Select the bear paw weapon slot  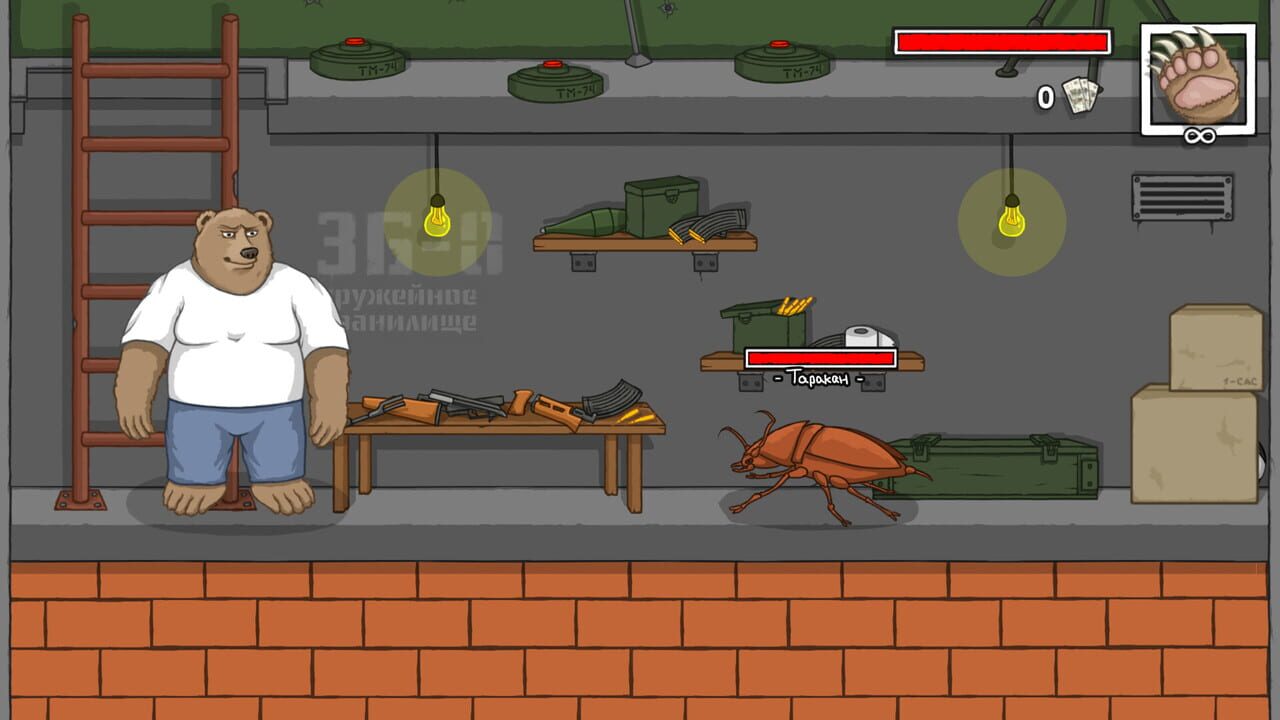[1197, 75]
